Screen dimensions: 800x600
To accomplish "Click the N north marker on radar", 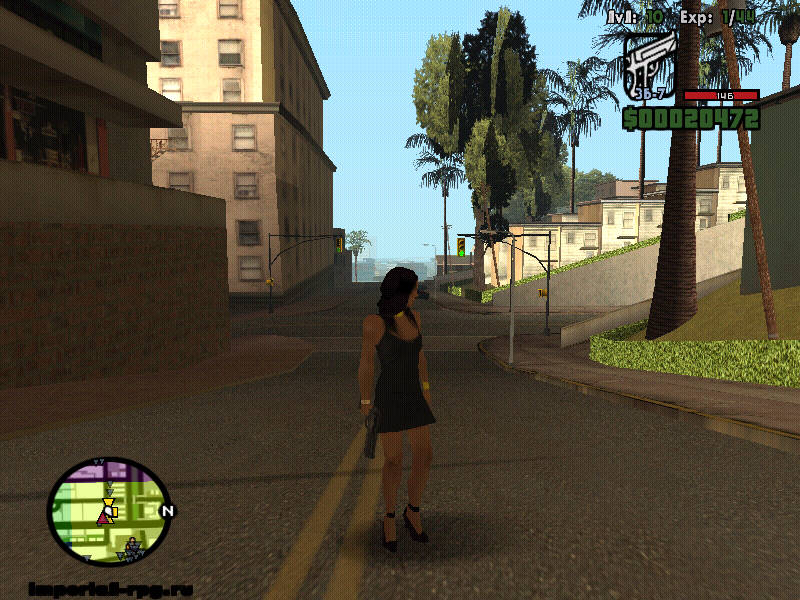I will 167,511.
